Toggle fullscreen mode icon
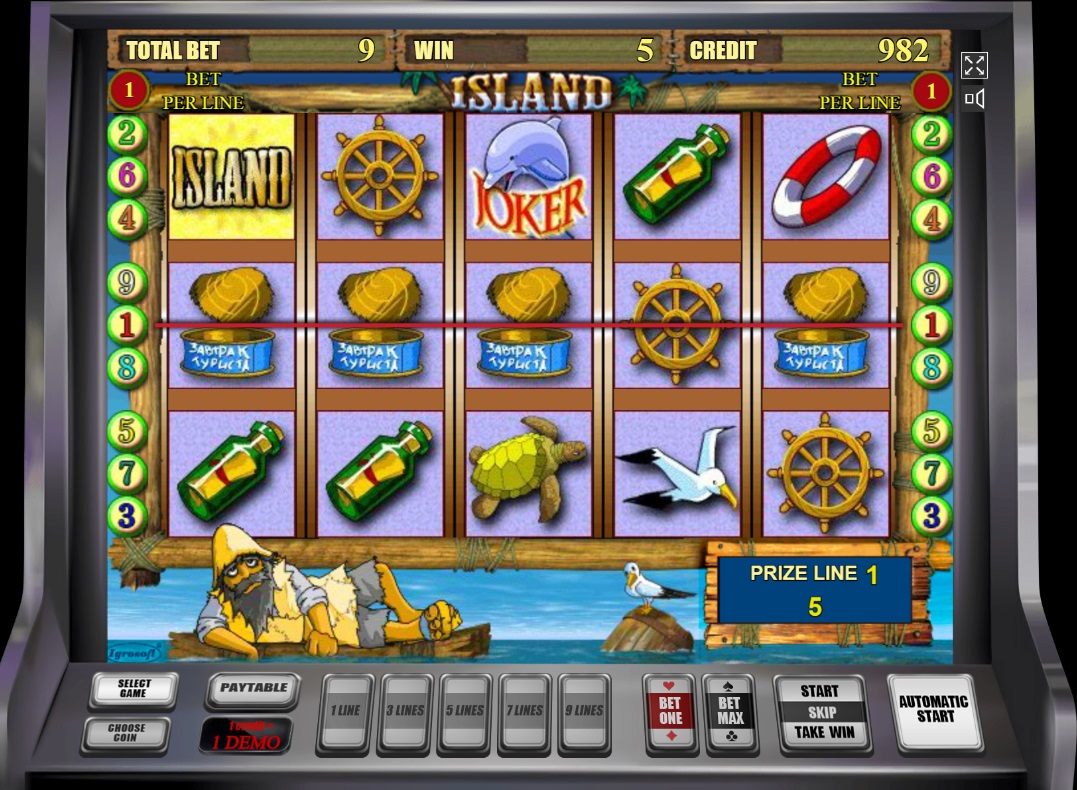This screenshot has width=1077, height=790. coord(974,66)
